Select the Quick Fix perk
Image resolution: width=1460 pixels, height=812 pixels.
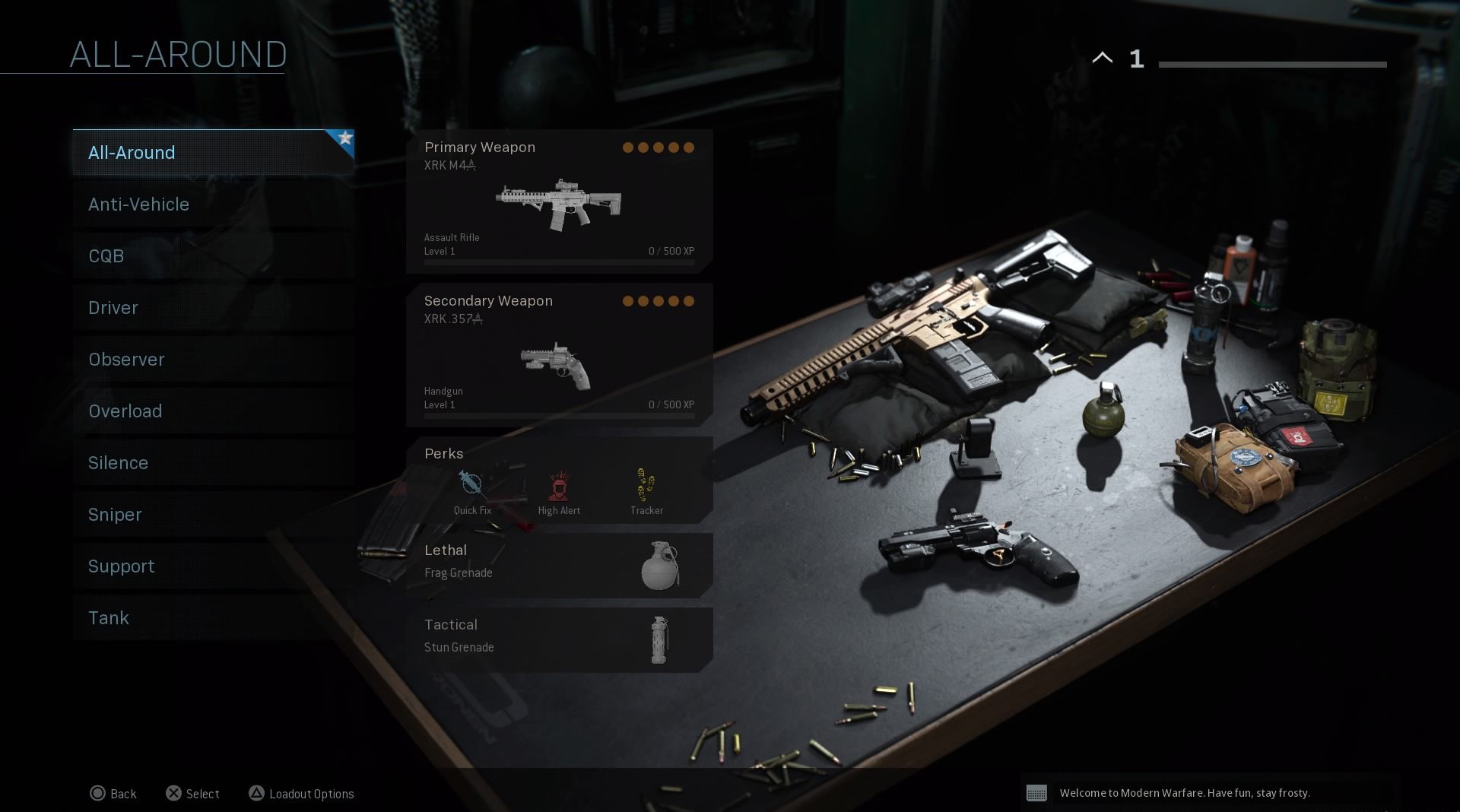tap(472, 492)
